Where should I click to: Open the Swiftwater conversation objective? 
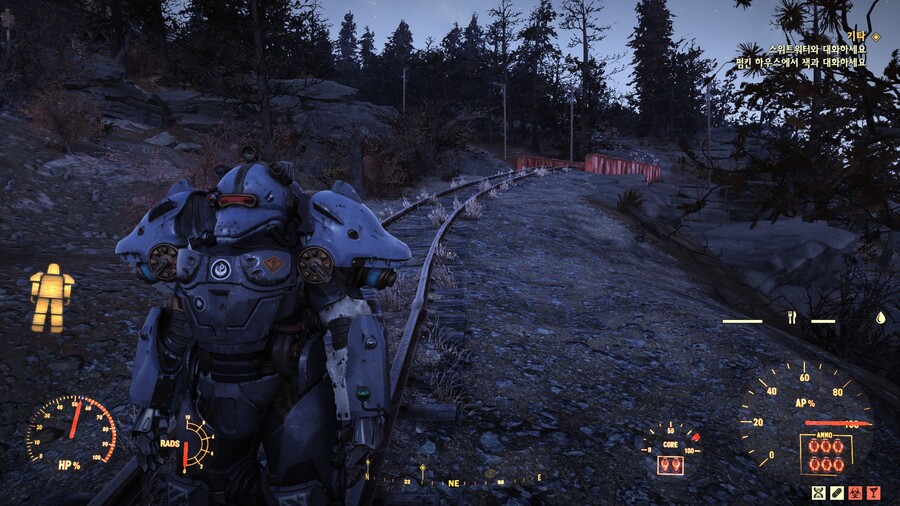point(816,48)
